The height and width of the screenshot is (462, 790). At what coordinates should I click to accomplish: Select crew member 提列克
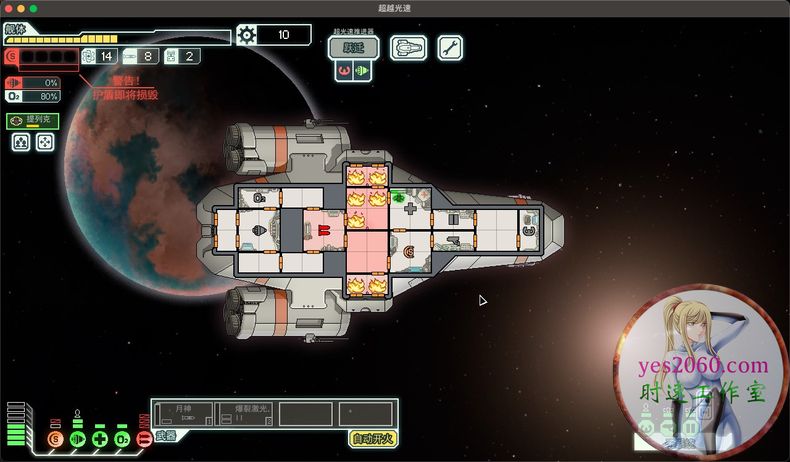[x=32, y=121]
